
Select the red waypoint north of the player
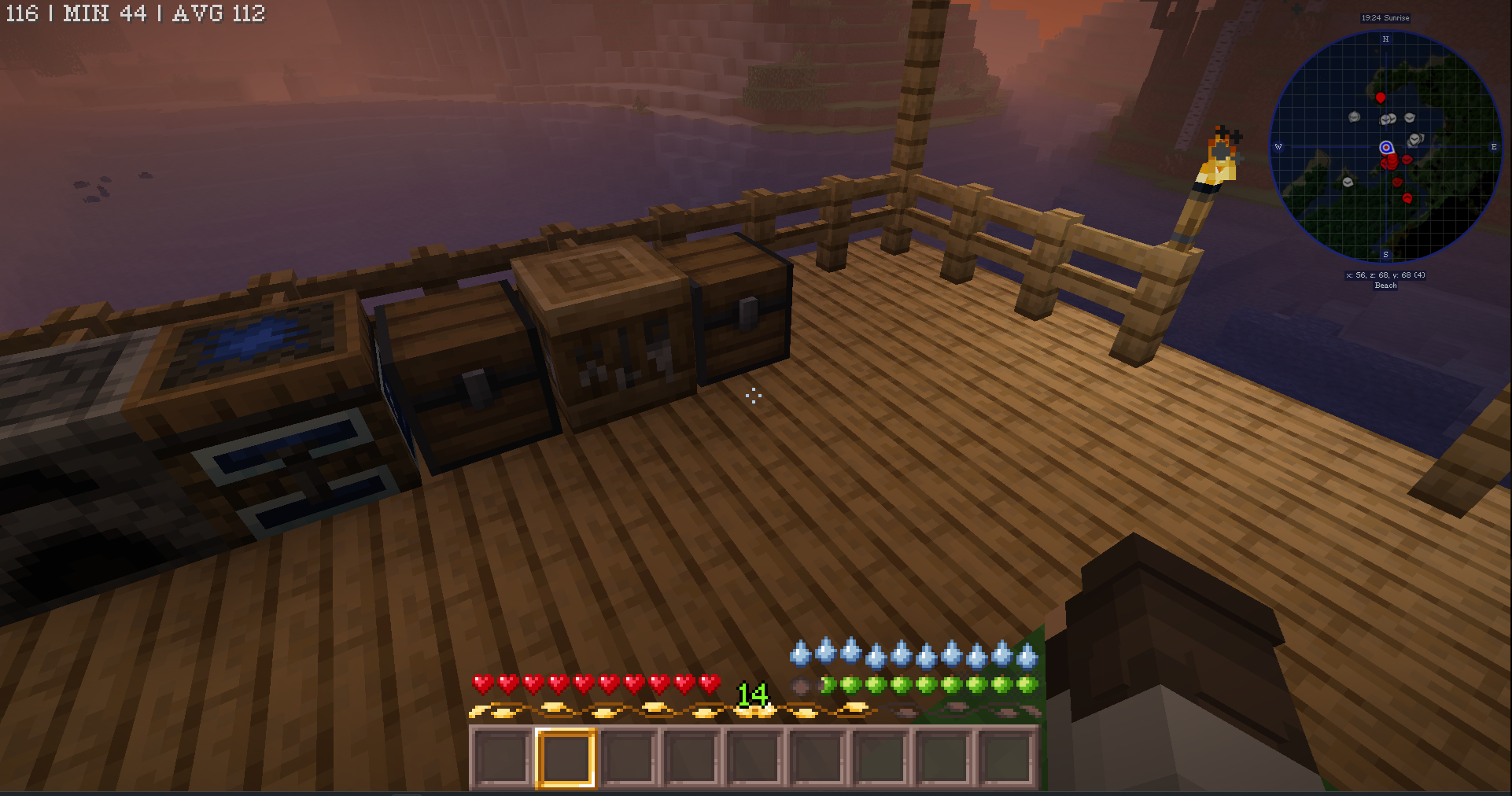click(x=1381, y=98)
